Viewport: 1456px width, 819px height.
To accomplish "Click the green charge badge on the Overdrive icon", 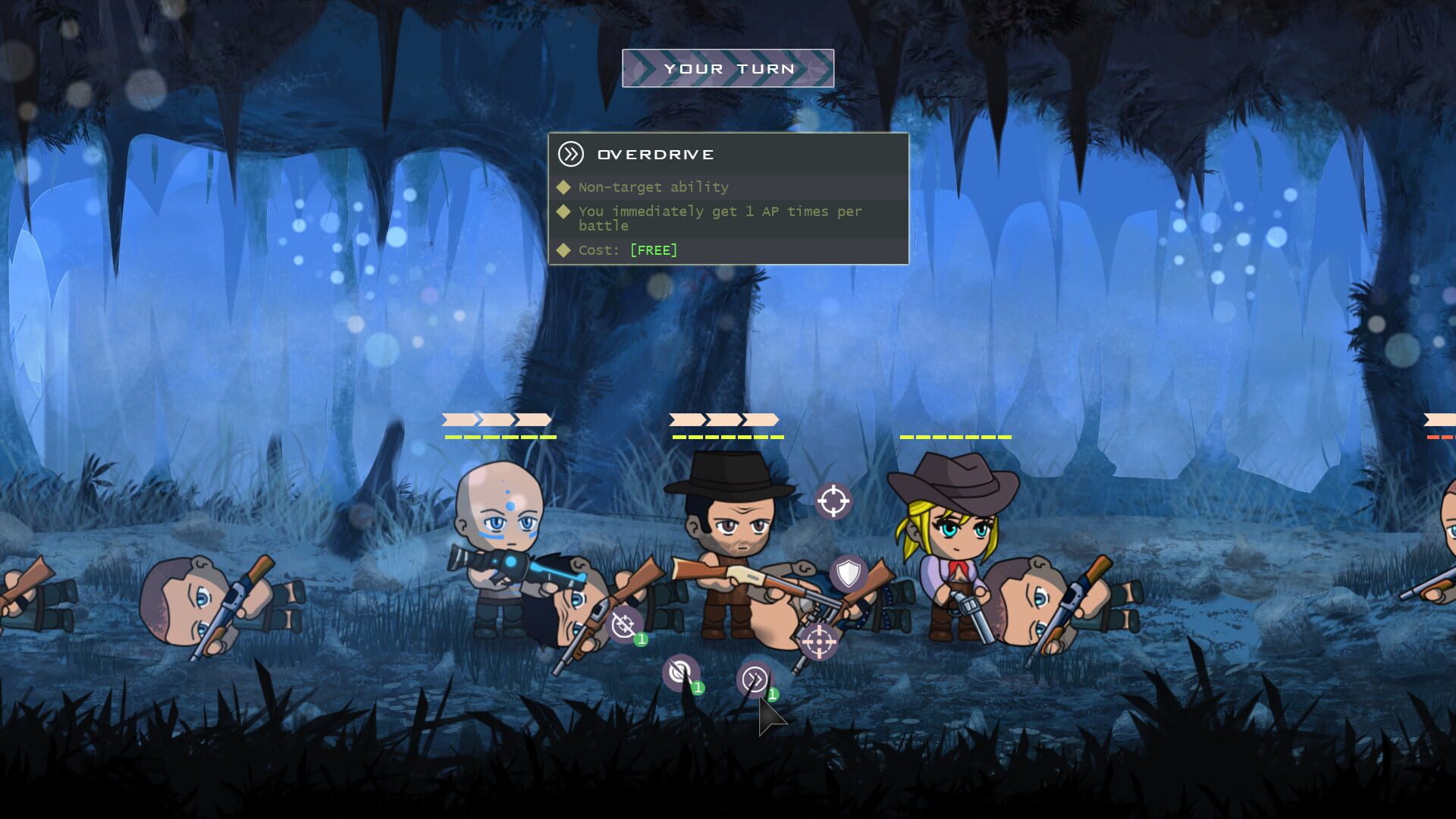I will pyautogui.click(x=772, y=693).
